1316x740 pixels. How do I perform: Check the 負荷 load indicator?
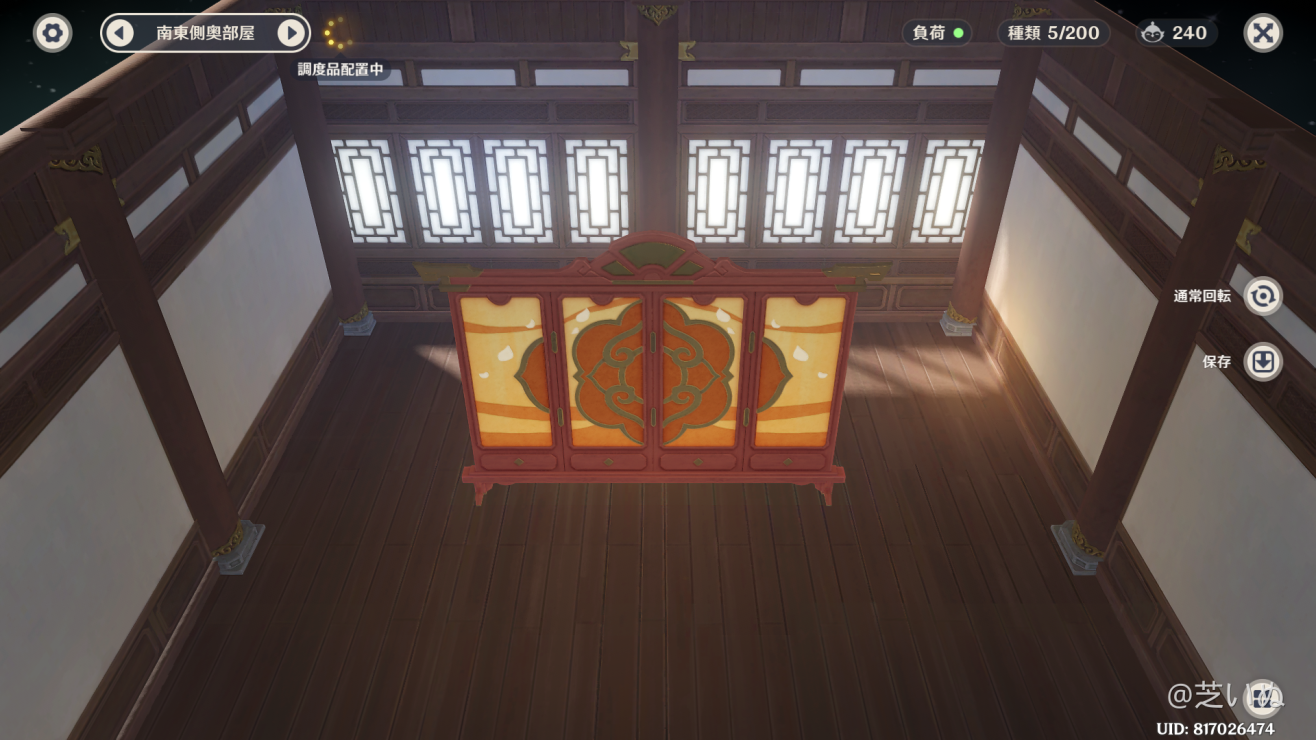click(x=936, y=33)
